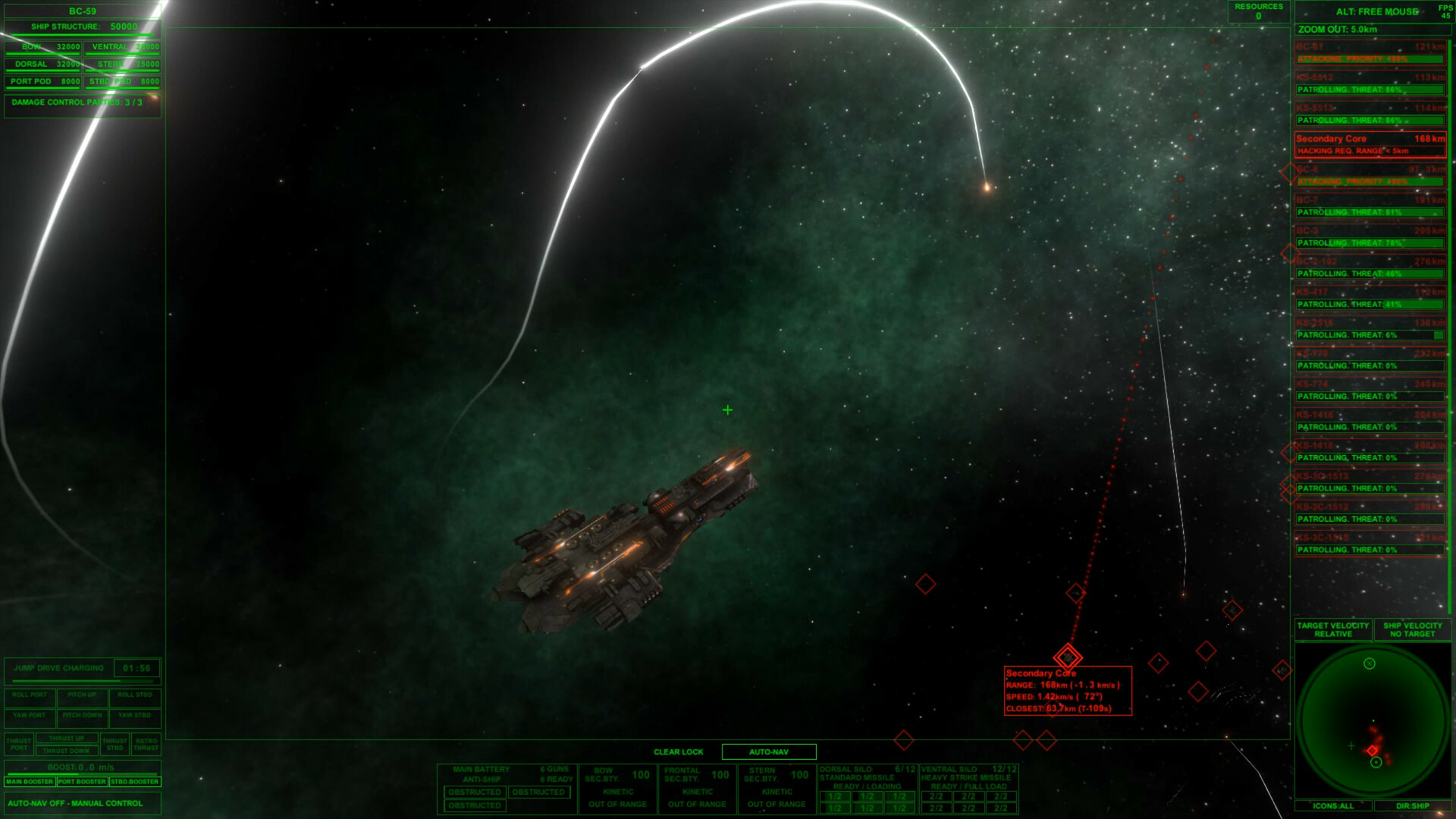Viewport: 1456px width, 819px height.
Task: Activate THRUST UP
Action: (65, 736)
